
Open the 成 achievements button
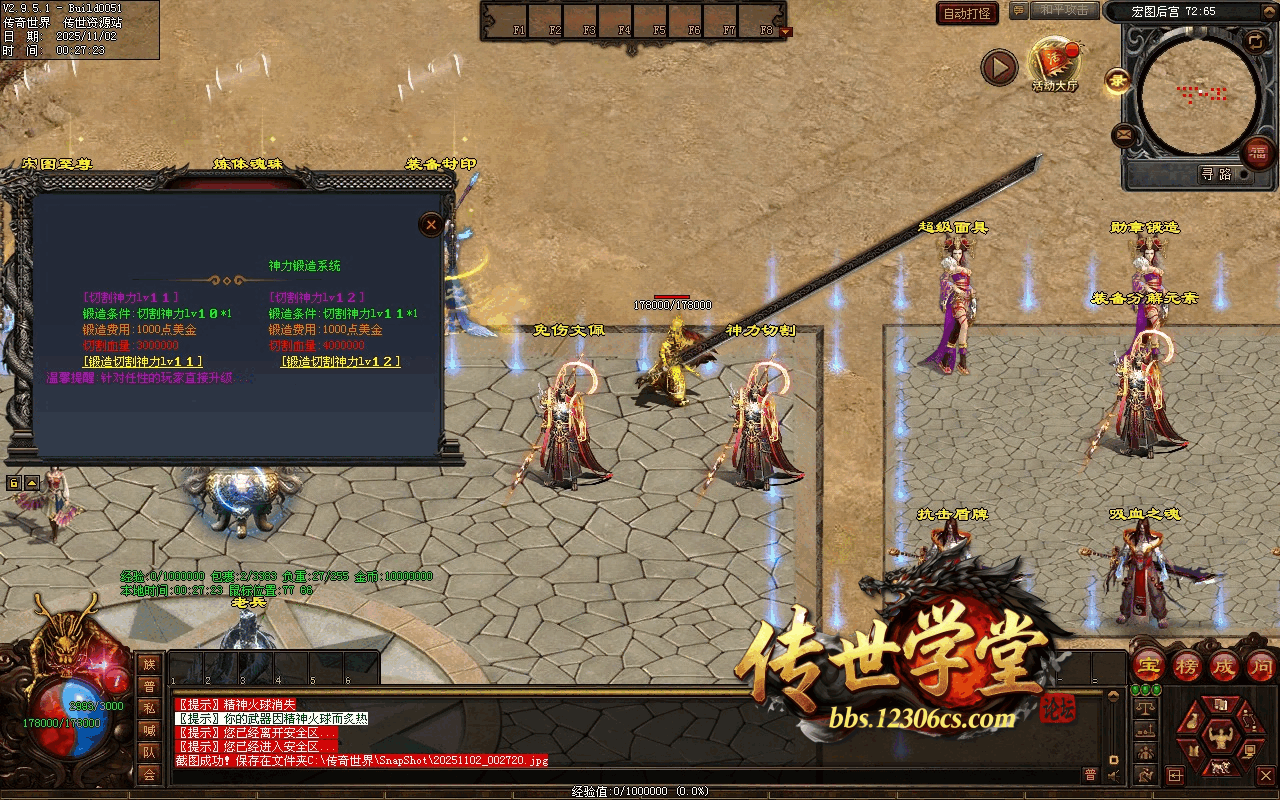(1224, 666)
